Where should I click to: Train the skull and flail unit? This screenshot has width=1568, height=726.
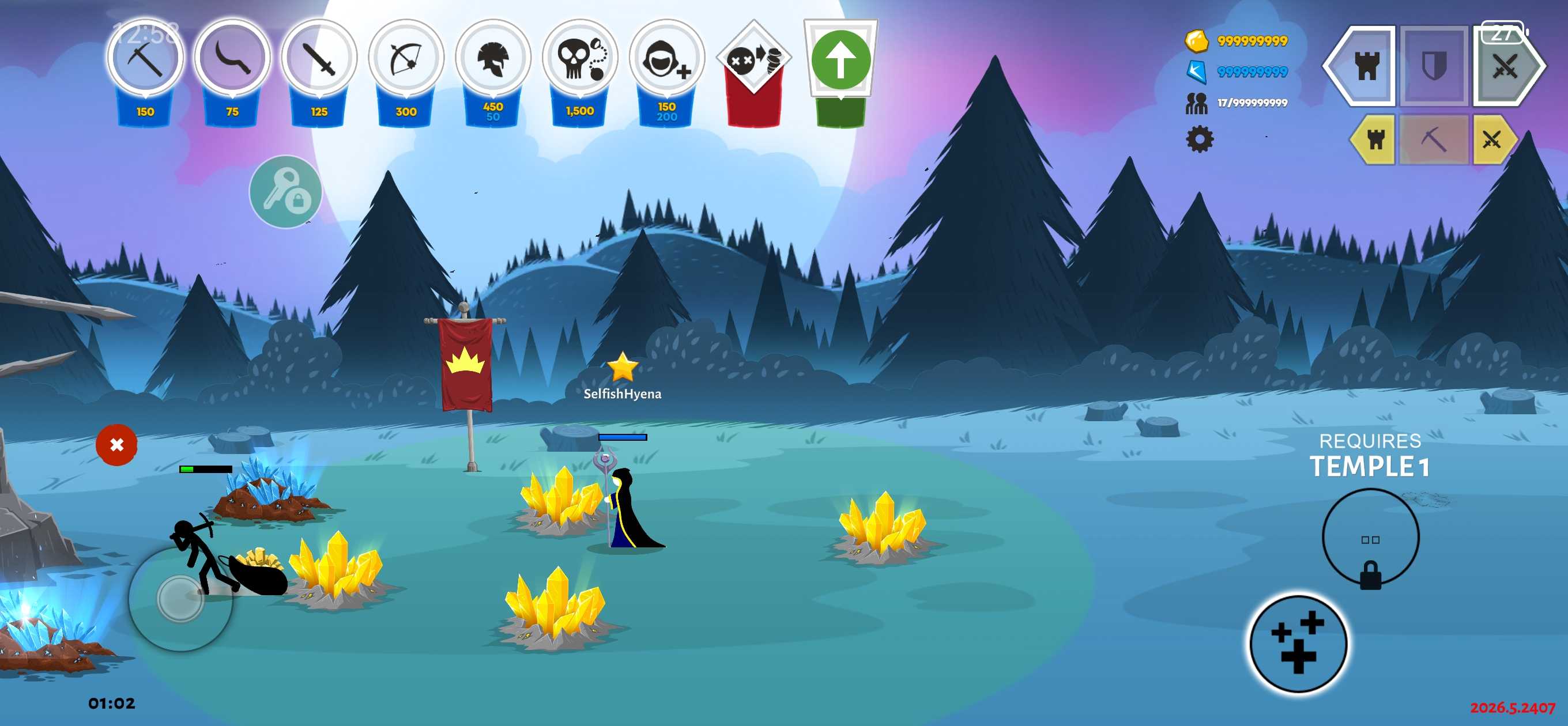(579, 59)
